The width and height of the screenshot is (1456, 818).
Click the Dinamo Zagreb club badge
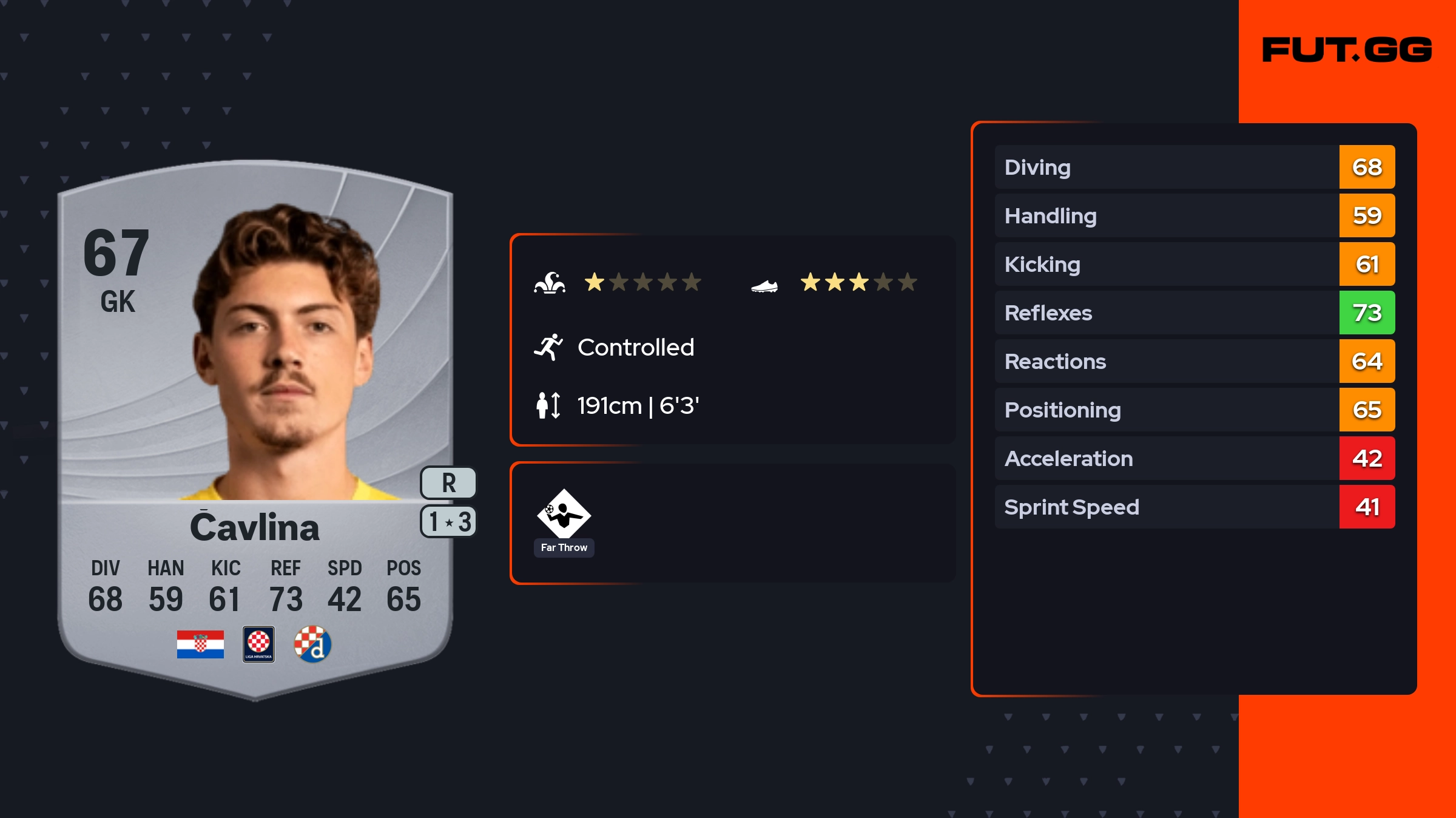click(x=312, y=644)
